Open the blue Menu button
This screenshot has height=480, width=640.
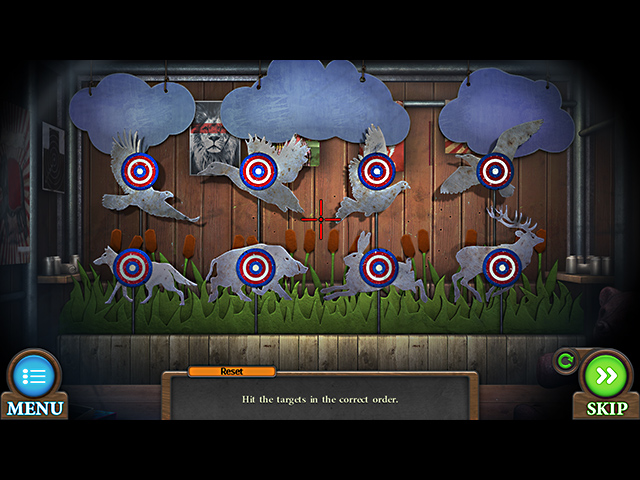click(34, 377)
